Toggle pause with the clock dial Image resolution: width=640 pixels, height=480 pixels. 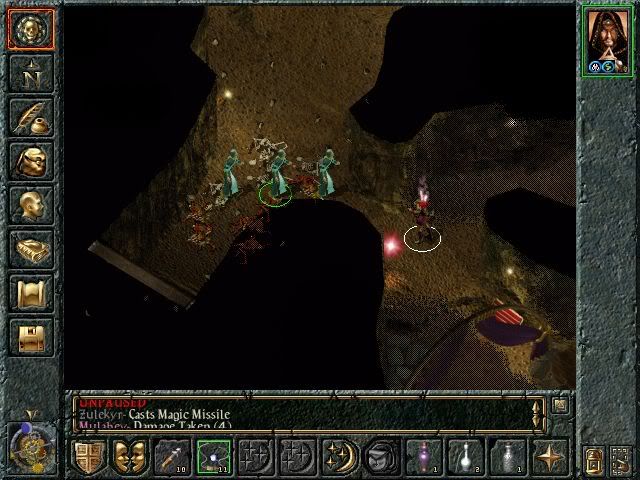[27, 444]
